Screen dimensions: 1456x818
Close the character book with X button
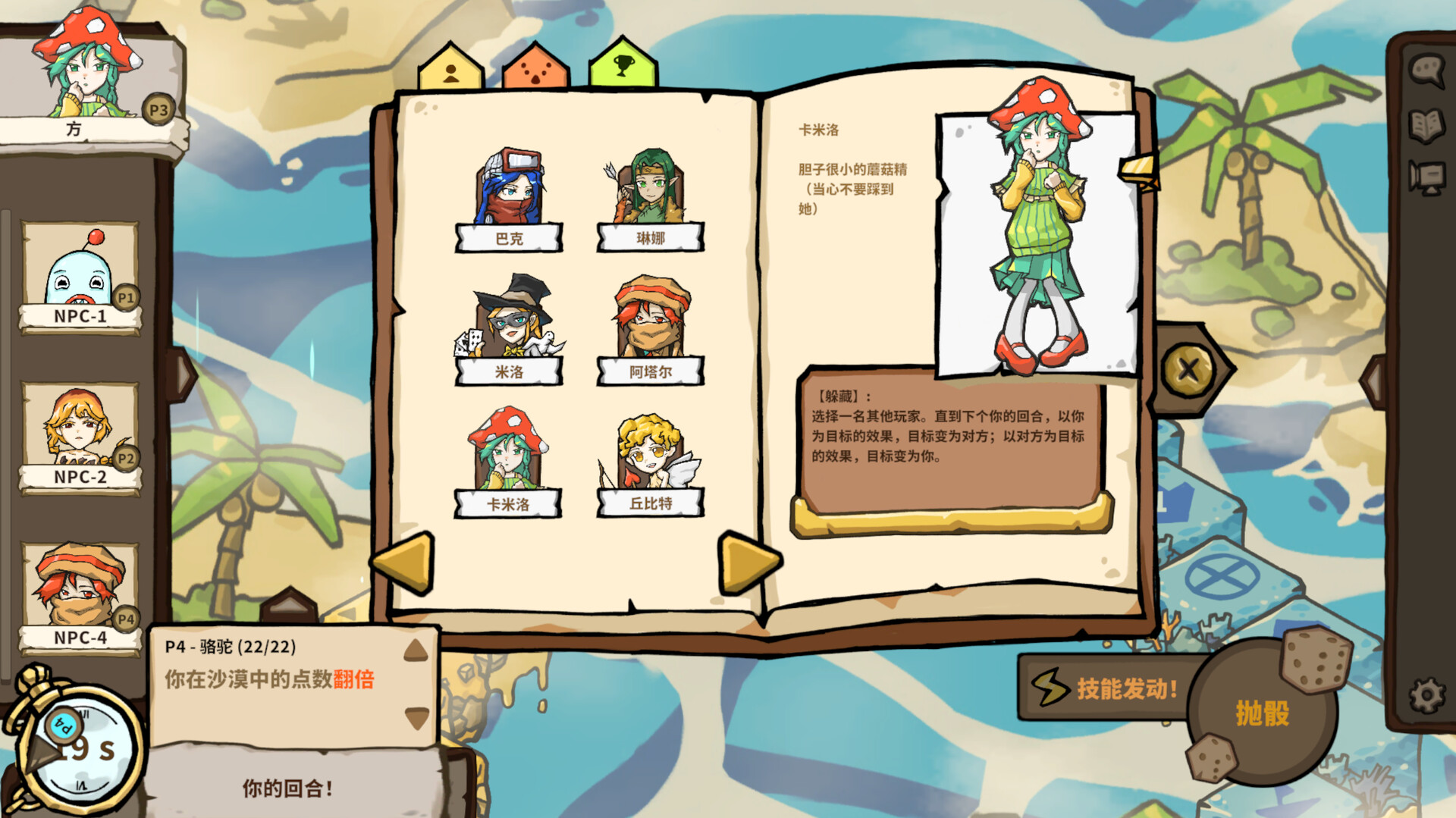pyautogui.click(x=1188, y=370)
